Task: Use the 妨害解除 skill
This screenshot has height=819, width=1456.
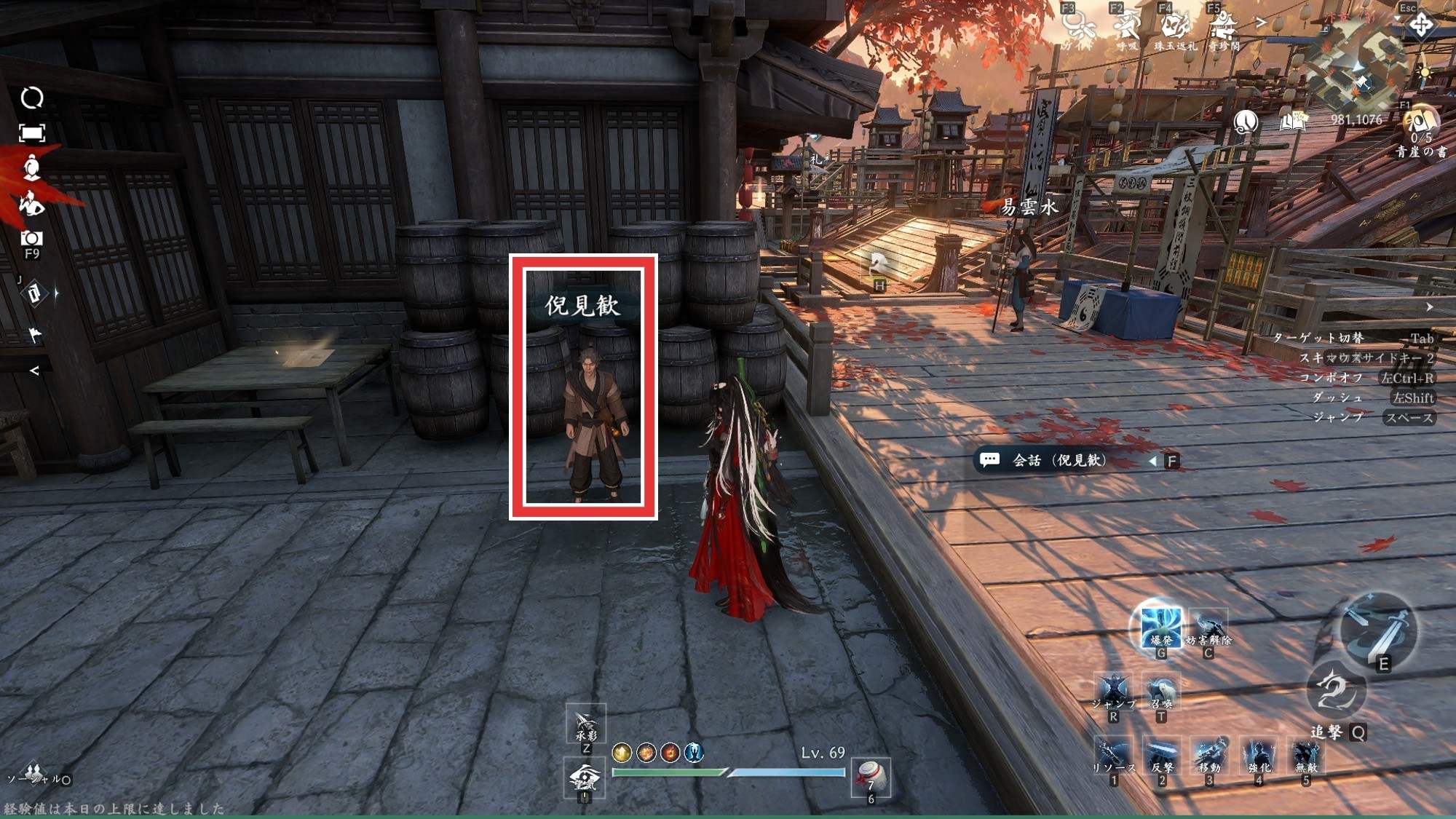Action: 1208,628
